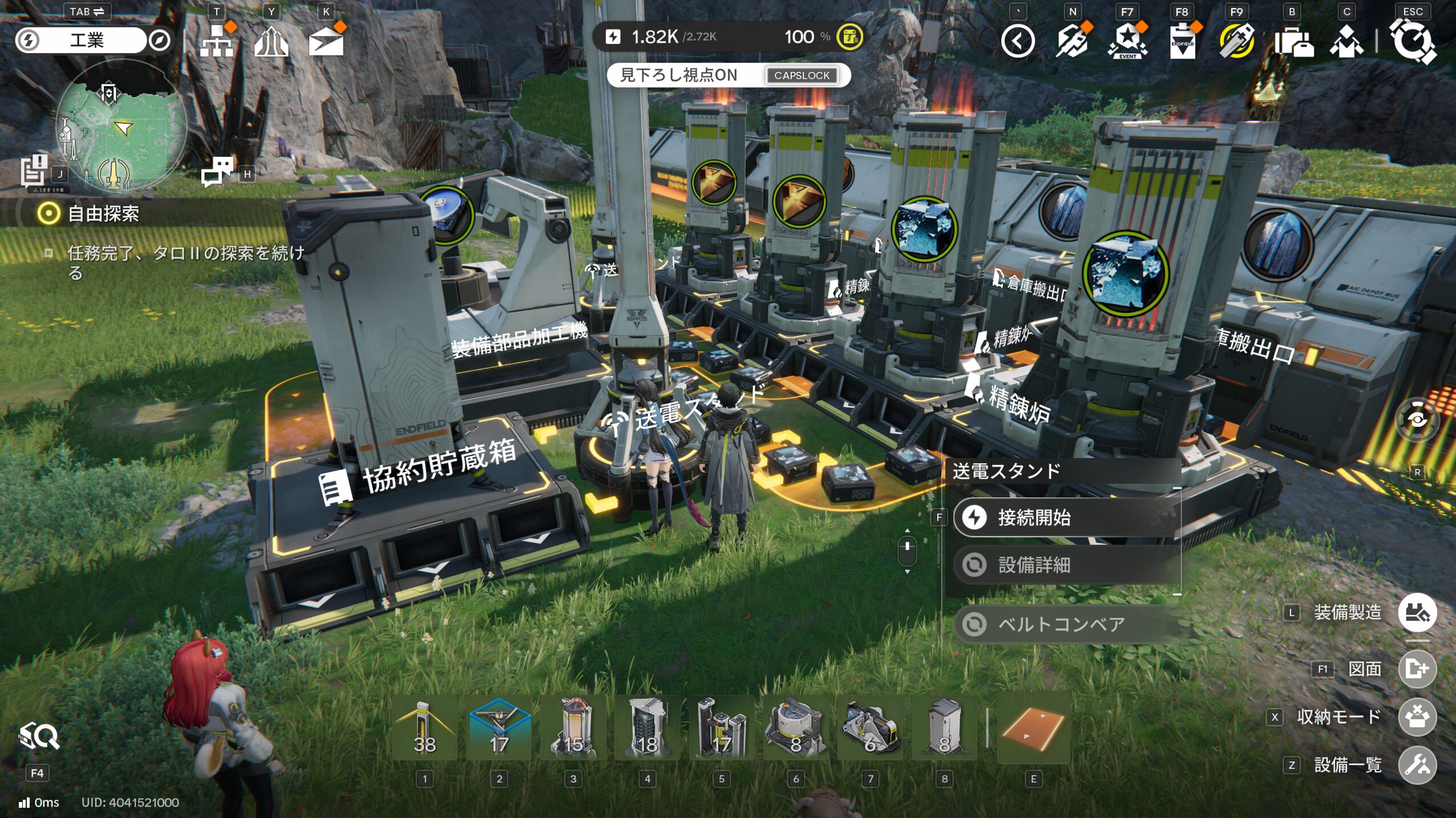Open the 図面 blueprint button
The width and height of the screenshot is (1456, 818).
(x=1417, y=668)
